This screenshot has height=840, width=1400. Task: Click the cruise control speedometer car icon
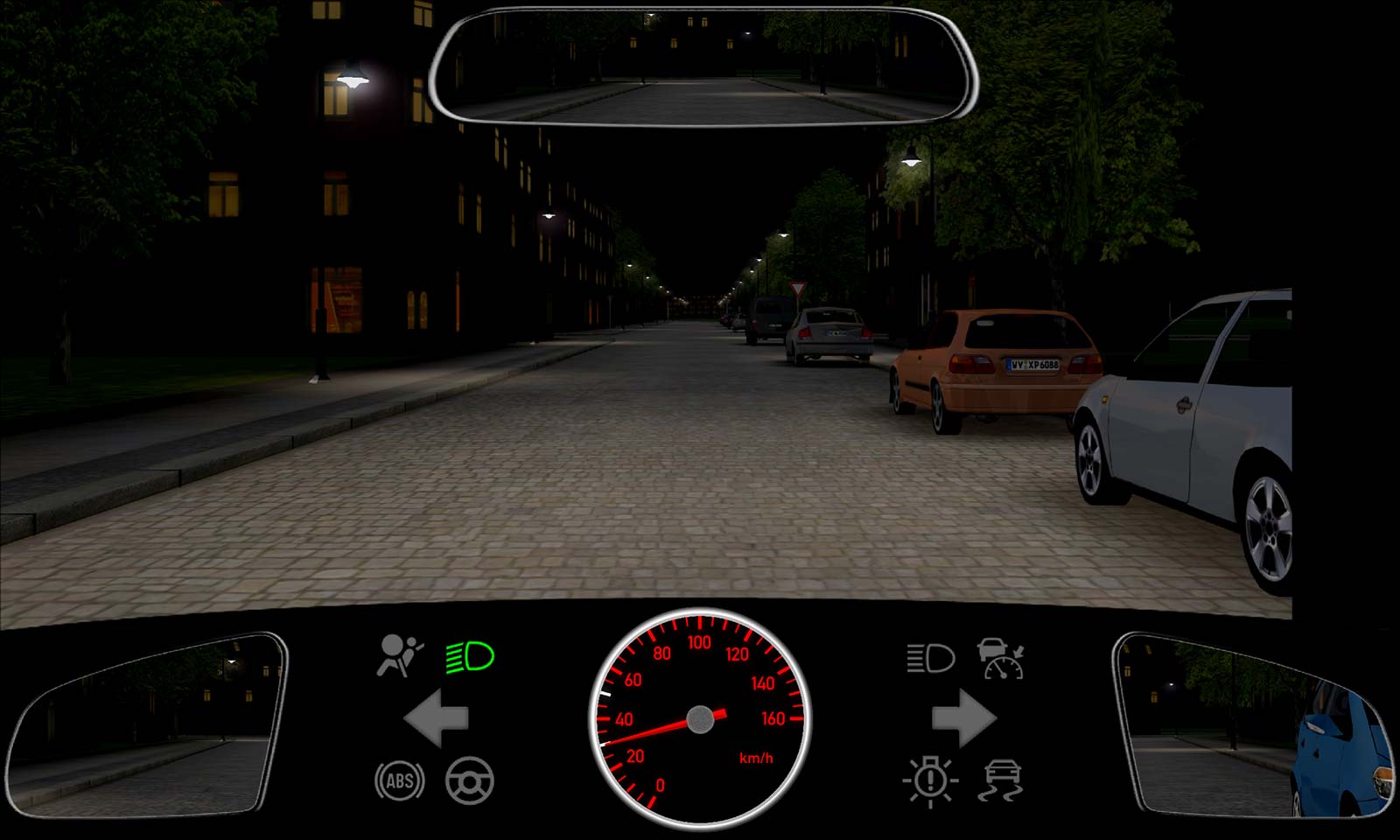(x=1001, y=658)
